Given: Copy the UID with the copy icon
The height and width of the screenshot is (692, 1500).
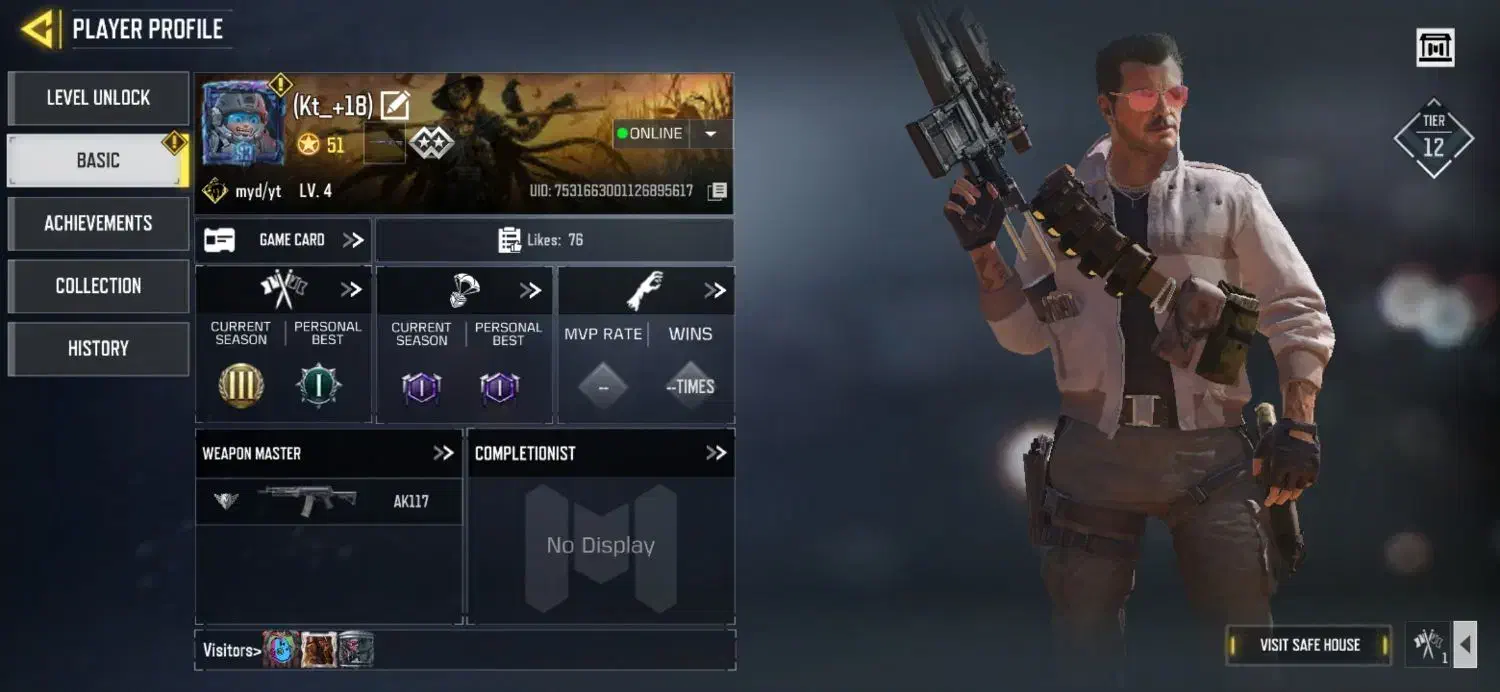Looking at the screenshot, I should click(717, 191).
